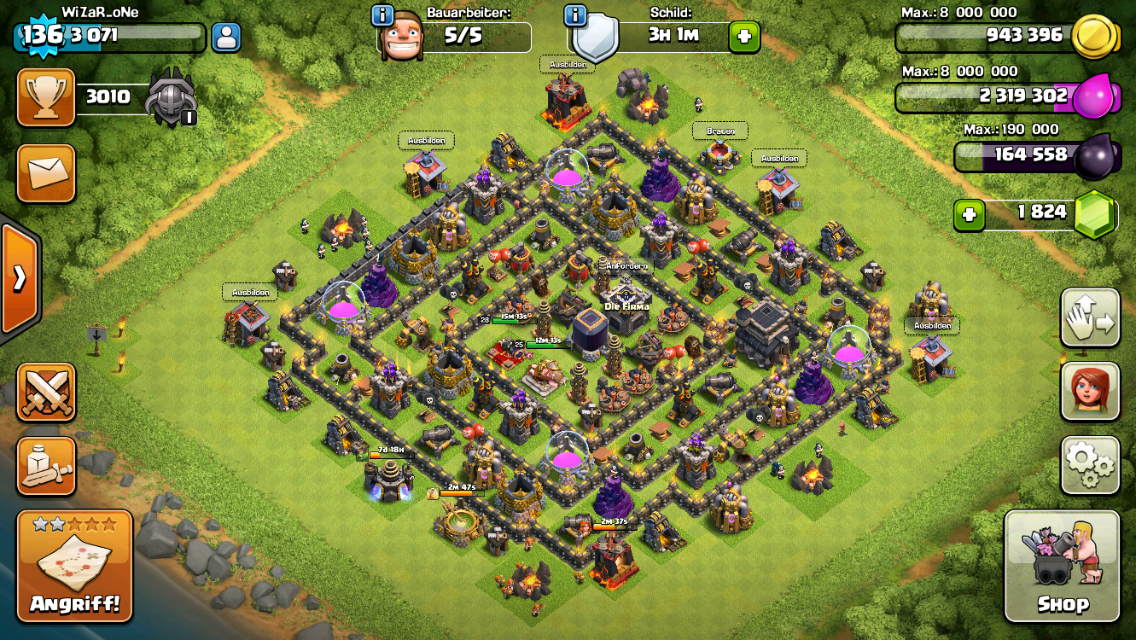The image size is (1136, 640).
Task: Open the settings gears button
Action: click(x=1090, y=465)
